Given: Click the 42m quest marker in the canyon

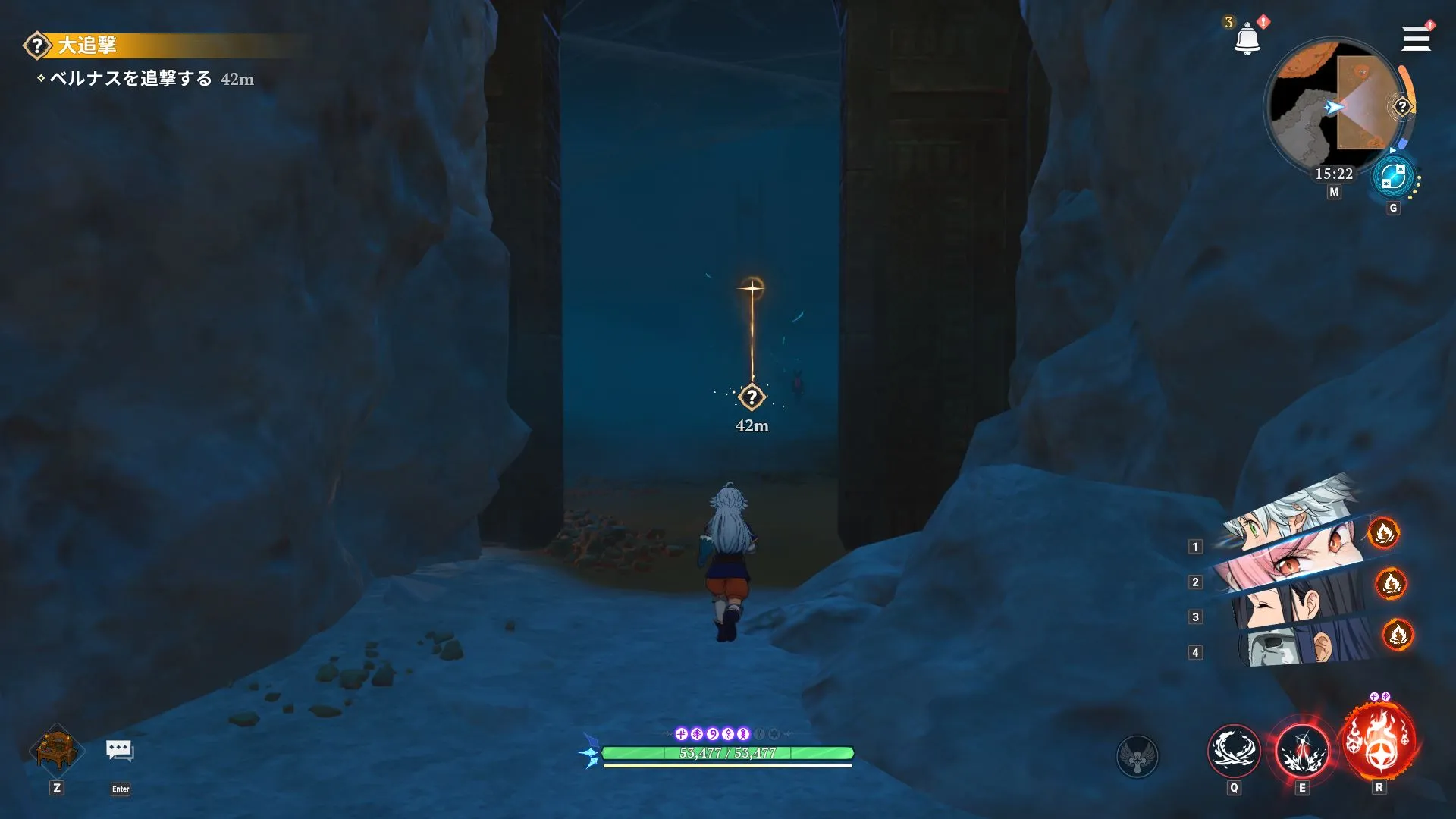Looking at the screenshot, I should click(x=751, y=397).
